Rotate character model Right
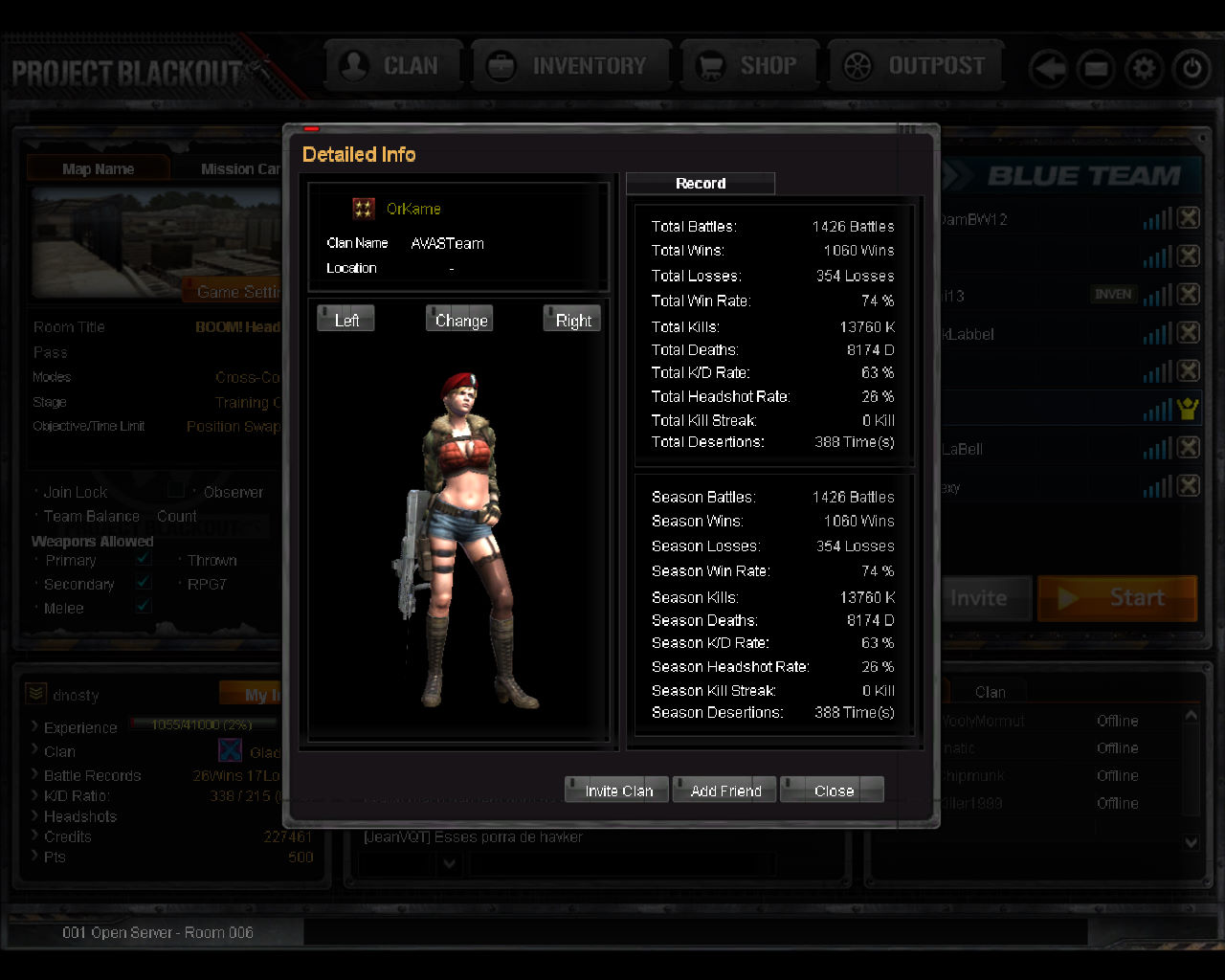Image resolution: width=1225 pixels, height=980 pixels. (x=572, y=320)
